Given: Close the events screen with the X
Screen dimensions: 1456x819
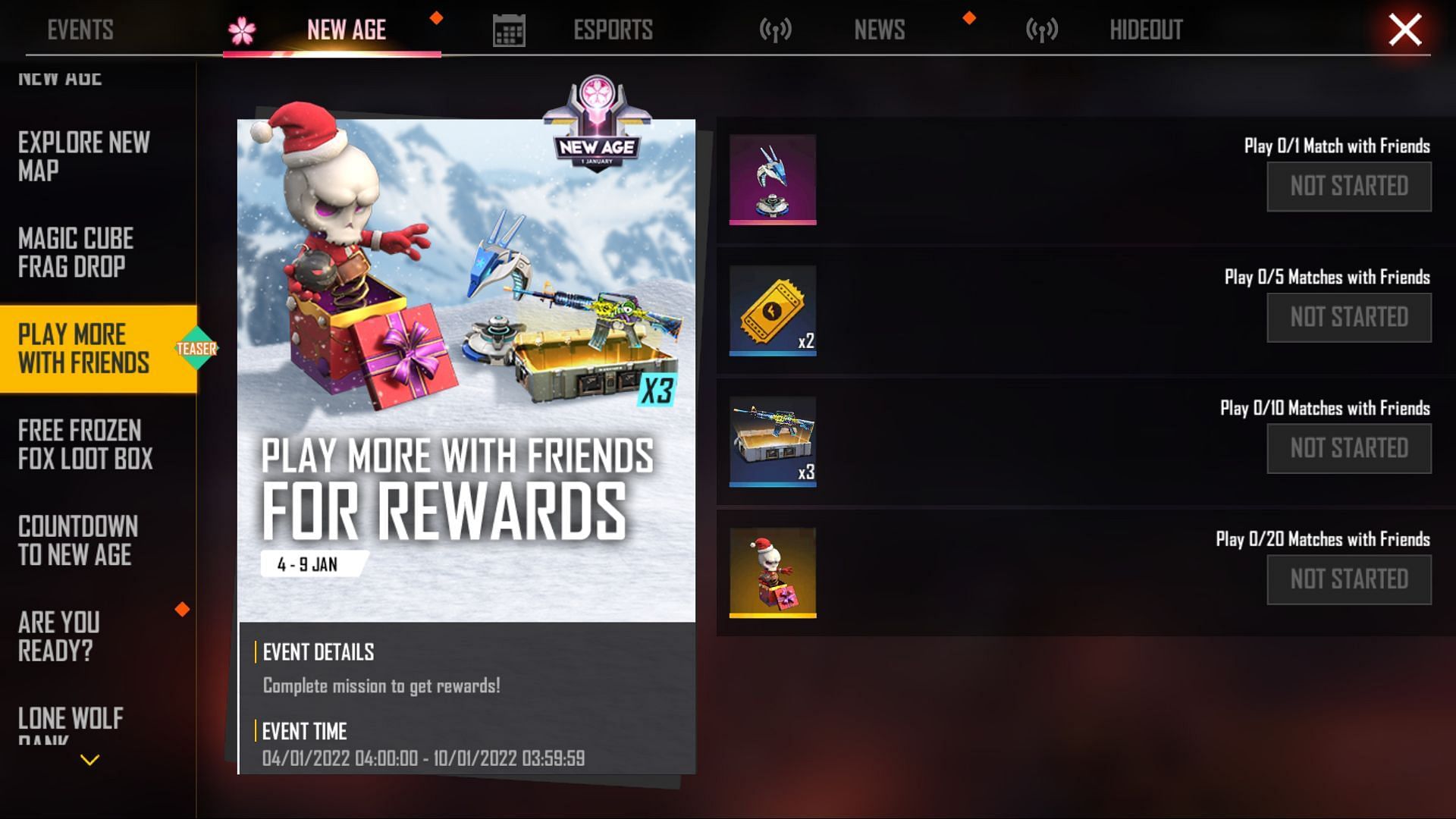Looking at the screenshot, I should coord(1404,30).
